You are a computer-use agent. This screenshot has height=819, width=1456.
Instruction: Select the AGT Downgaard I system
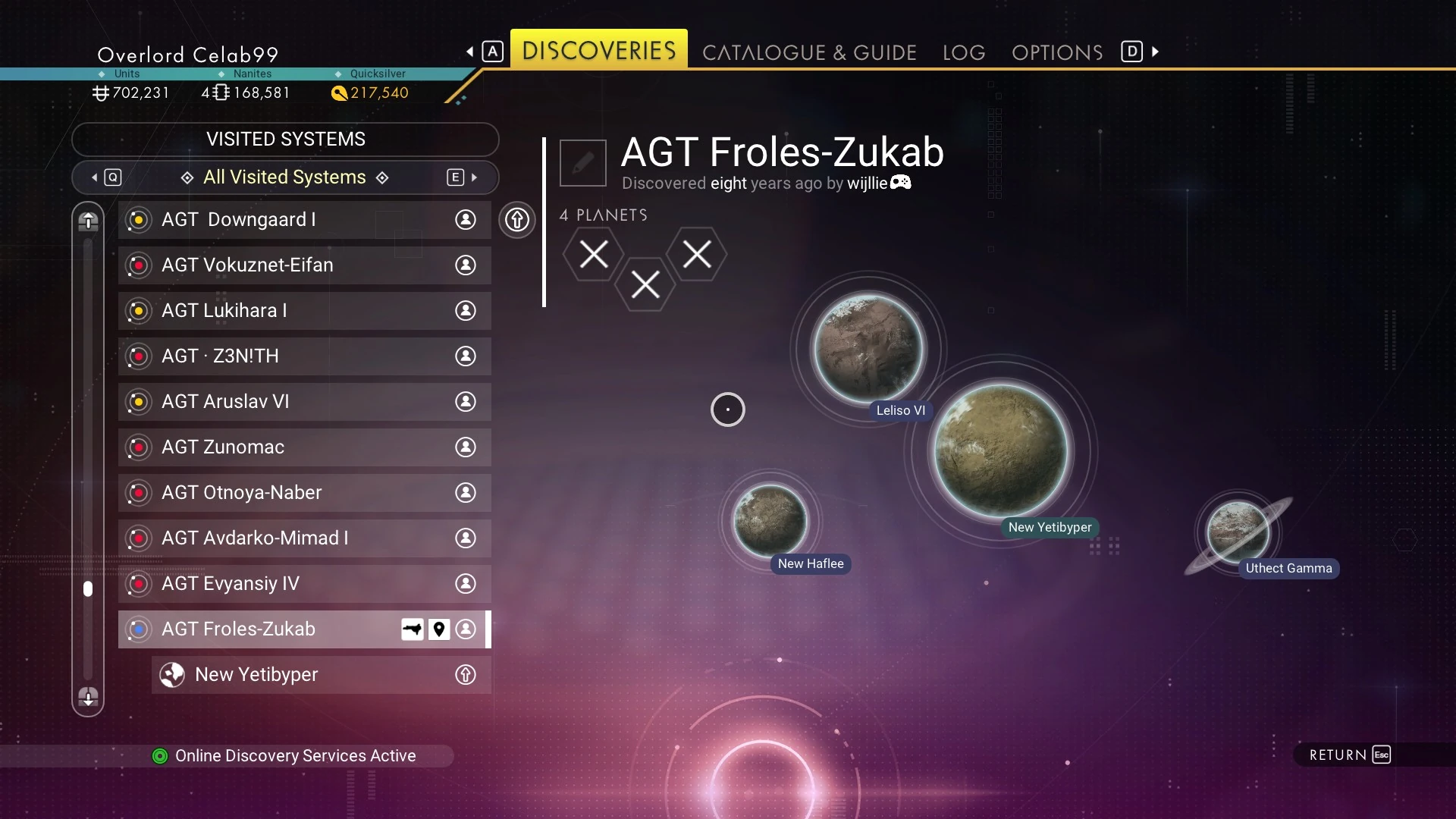click(x=304, y=220)
